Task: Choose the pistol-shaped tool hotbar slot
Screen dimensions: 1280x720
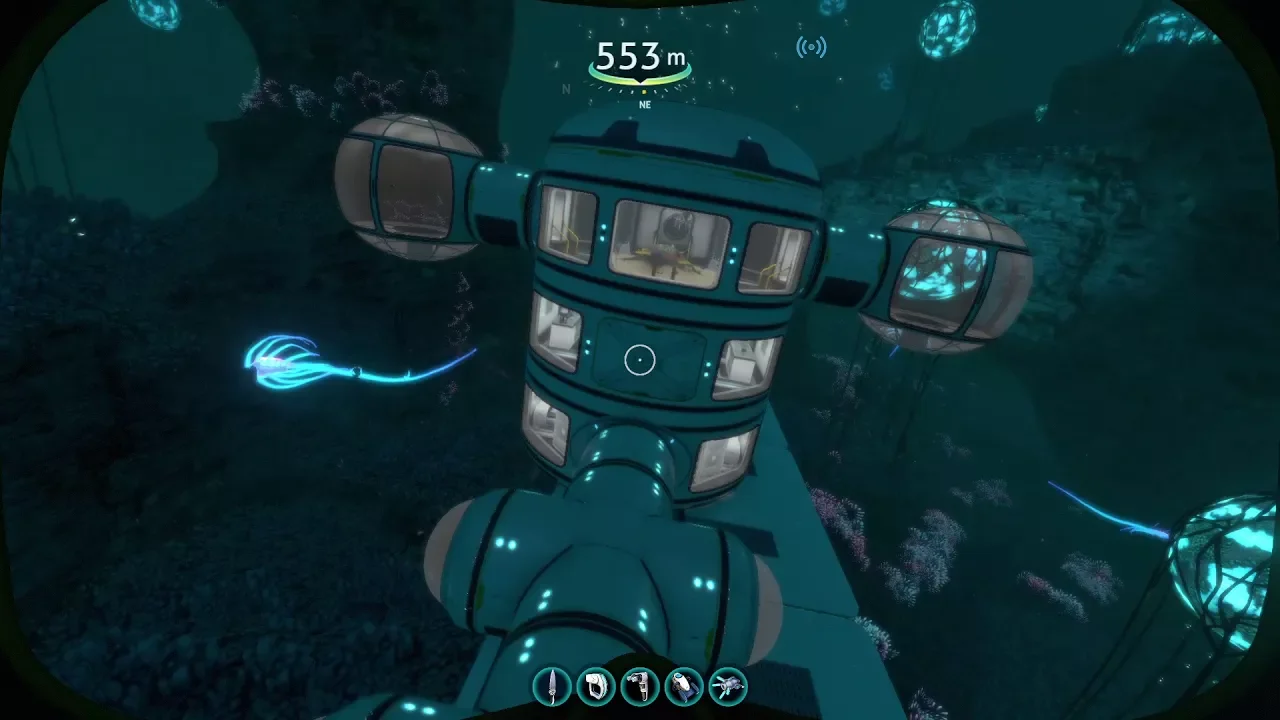Action: [640, 686]
